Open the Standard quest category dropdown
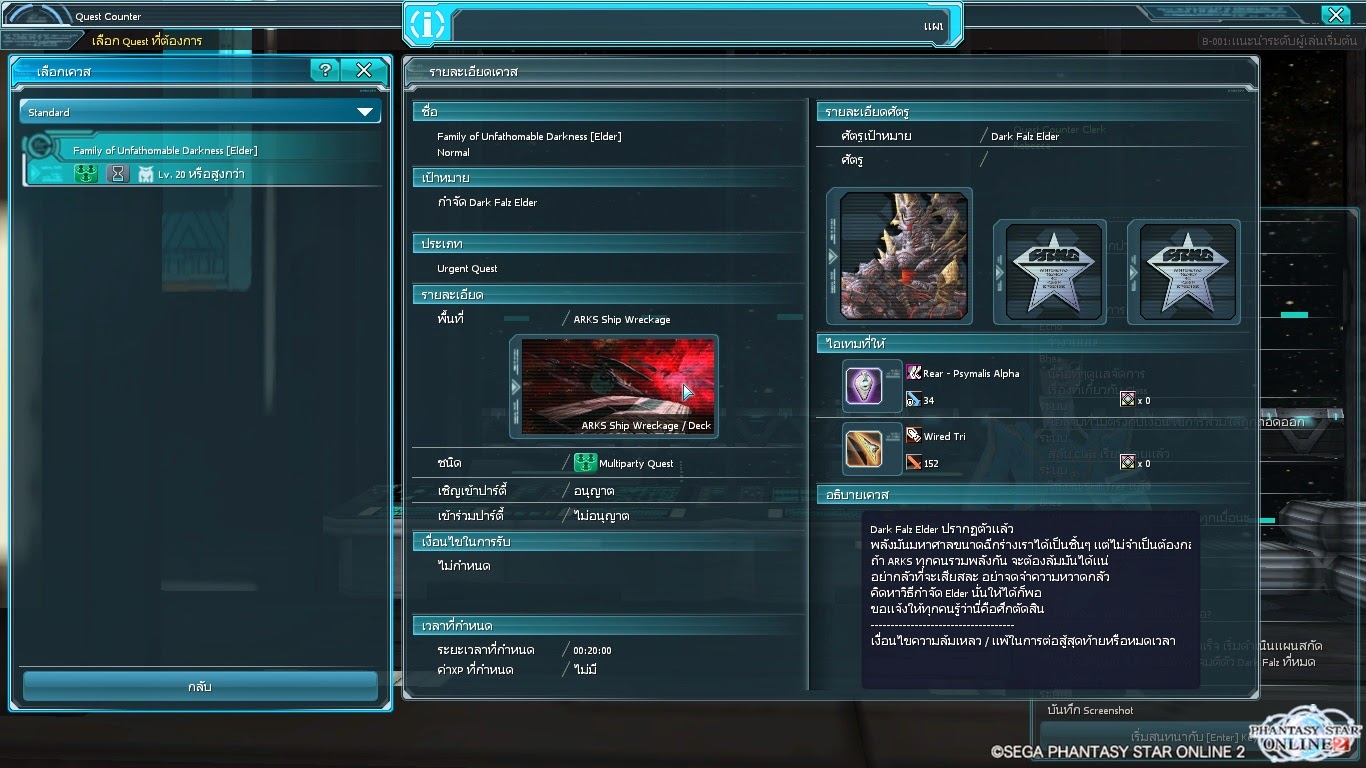Screen dimensions: 1366x768 tap(200, 113)
